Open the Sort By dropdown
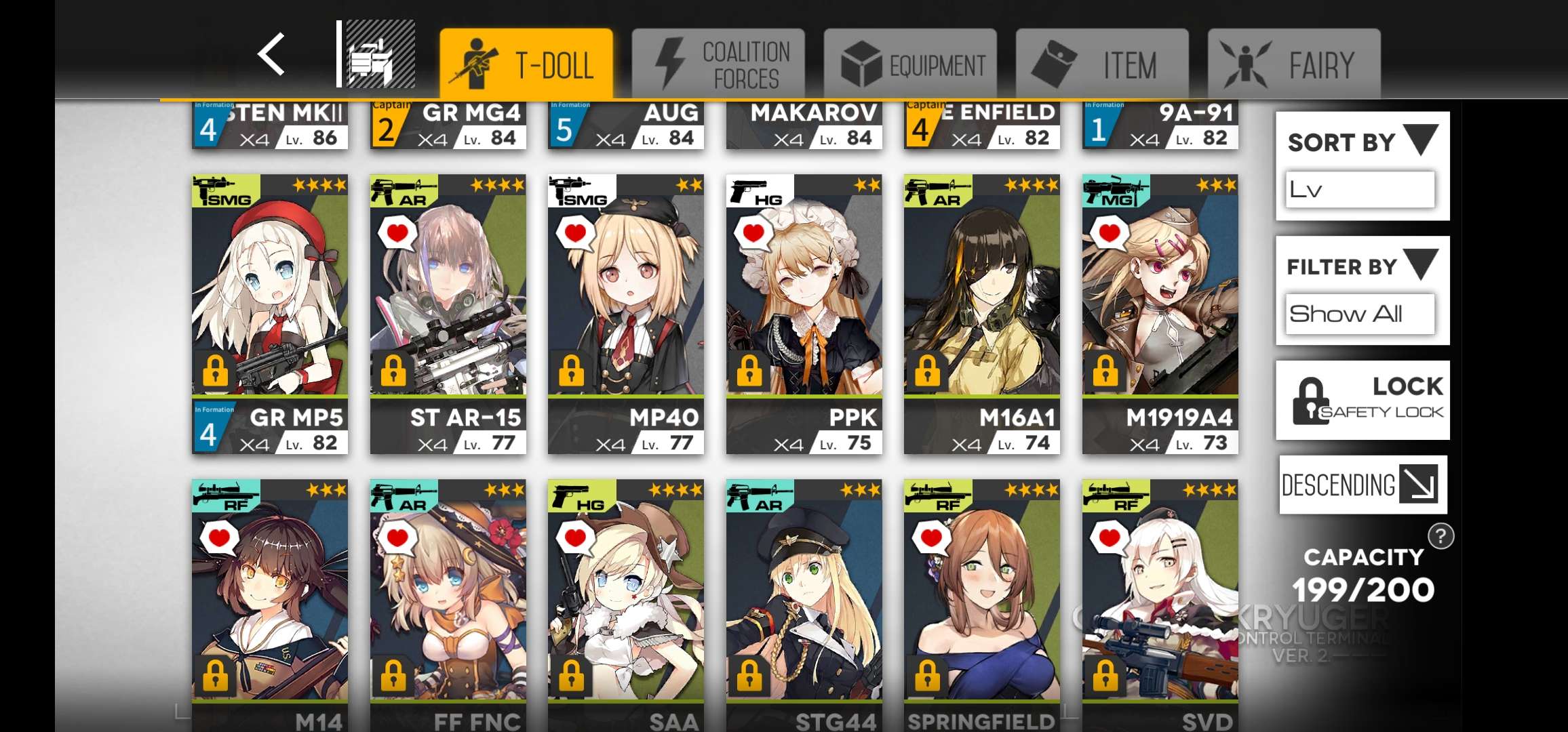 point(1362,166)
